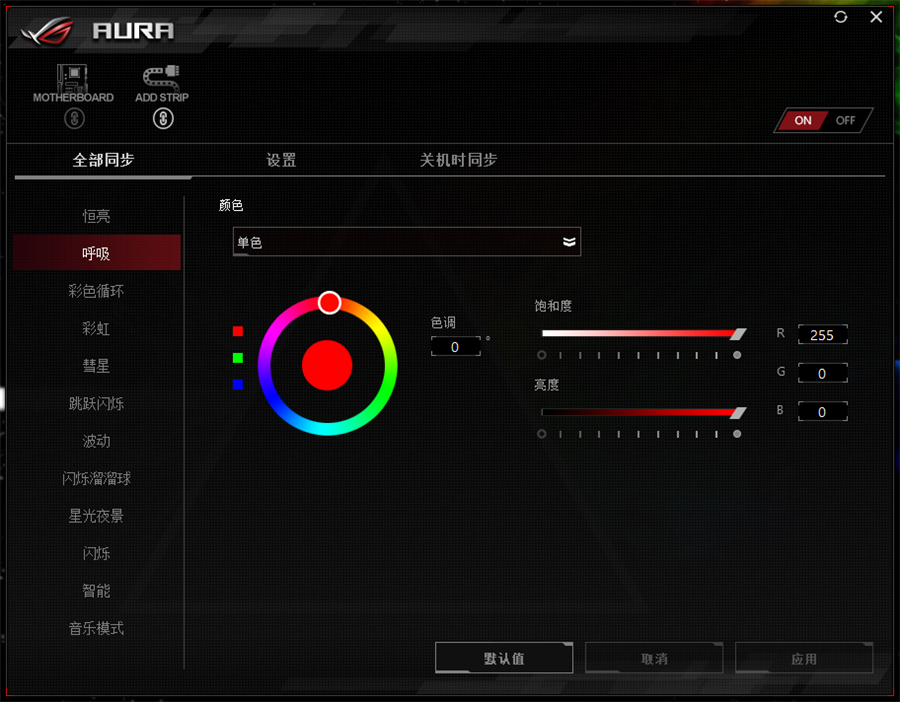Viewport: 900px width, 702px height.
Task: Select the 星光夜景 effect
Action: coord(96,516)
